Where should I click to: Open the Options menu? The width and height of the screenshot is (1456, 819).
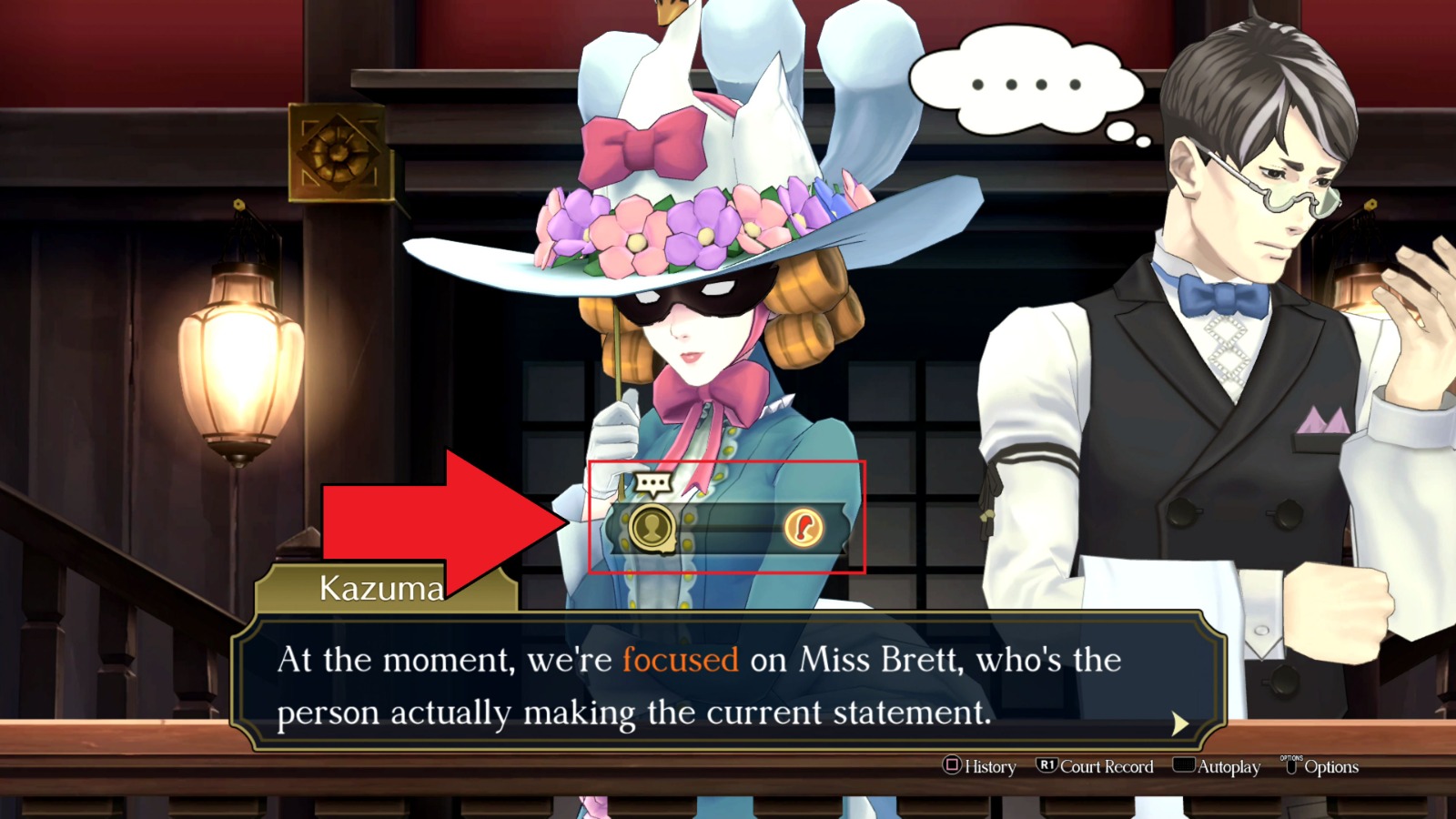tap(1331, 767)
